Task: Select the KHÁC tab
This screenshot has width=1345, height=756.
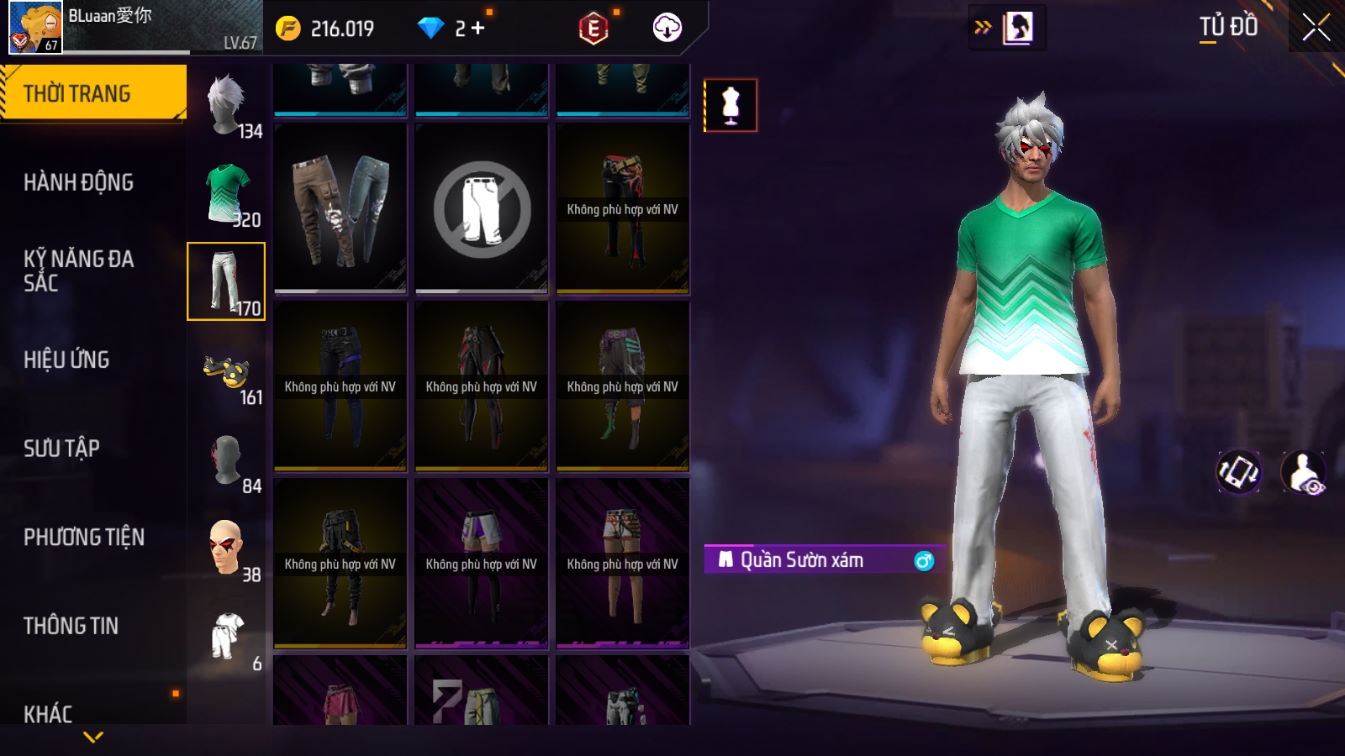Action: [49, 714]
